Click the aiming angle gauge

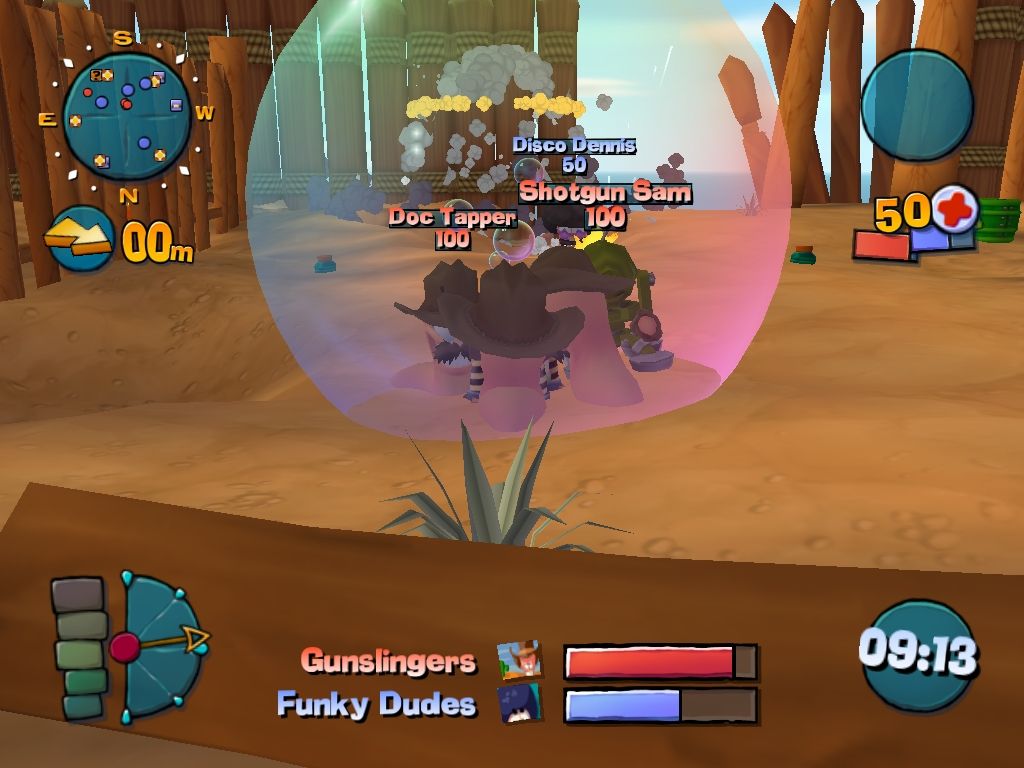[160, 645]
